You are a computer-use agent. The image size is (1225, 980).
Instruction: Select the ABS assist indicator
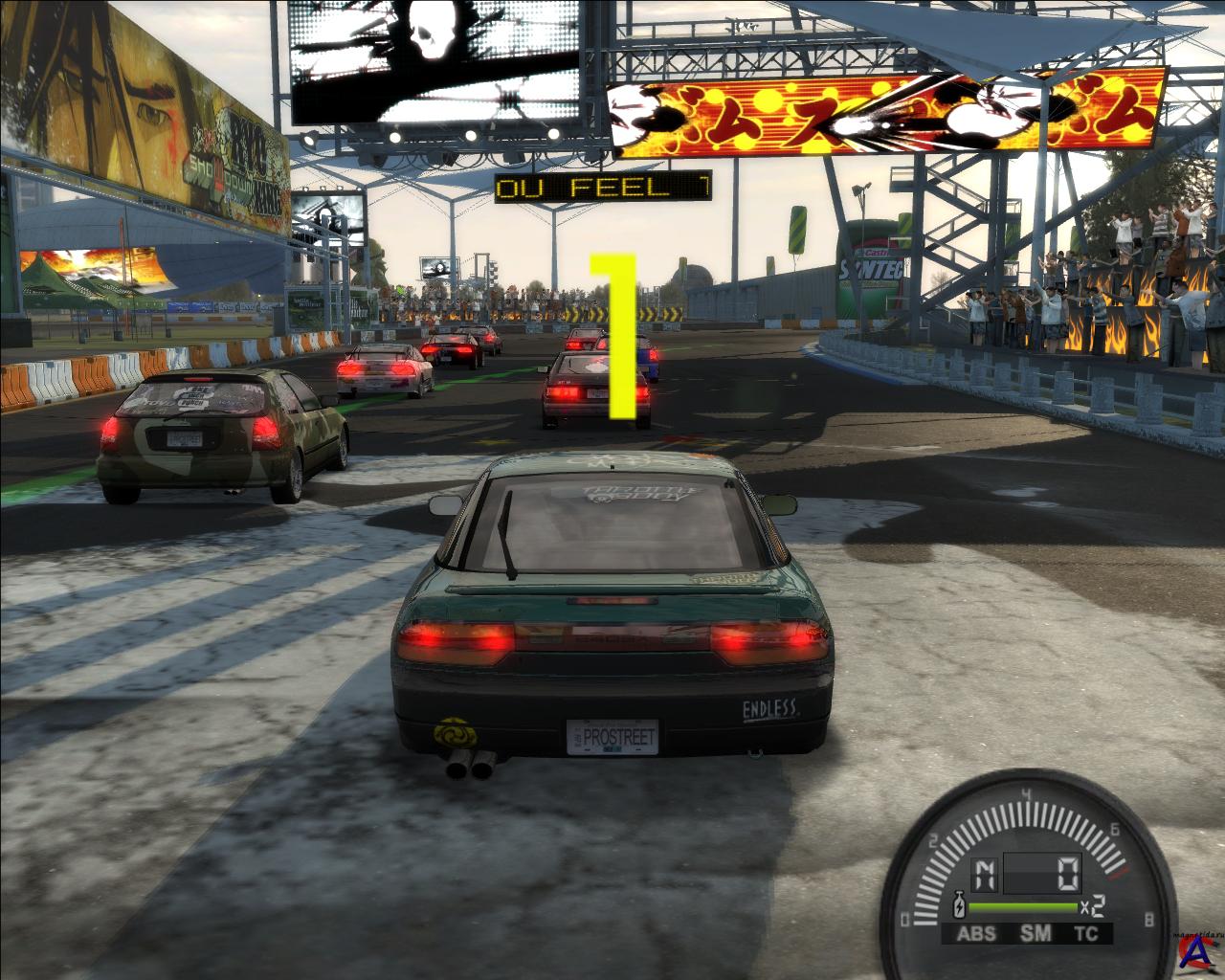(976, 933)
